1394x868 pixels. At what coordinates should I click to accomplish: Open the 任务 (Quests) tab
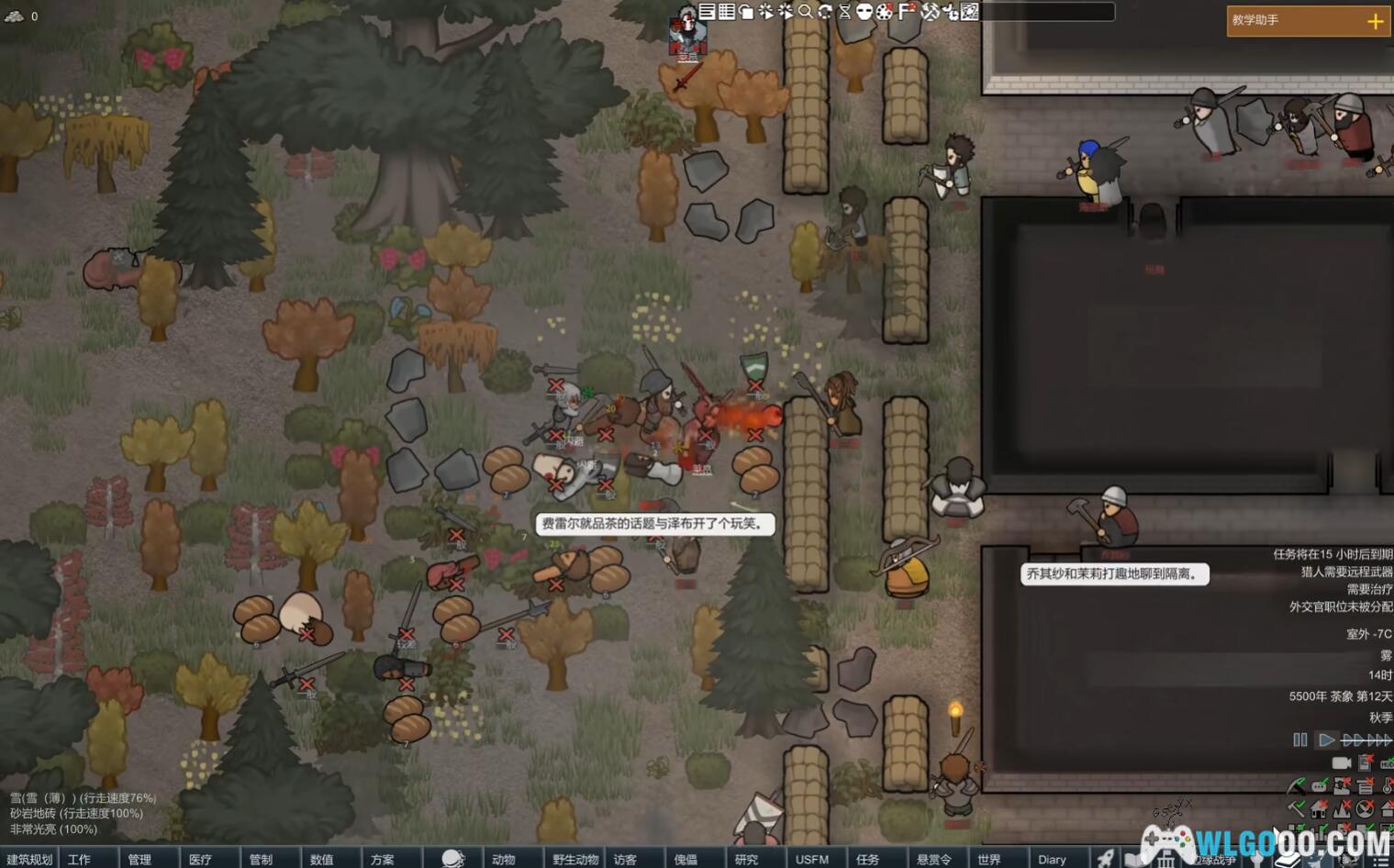867,859
